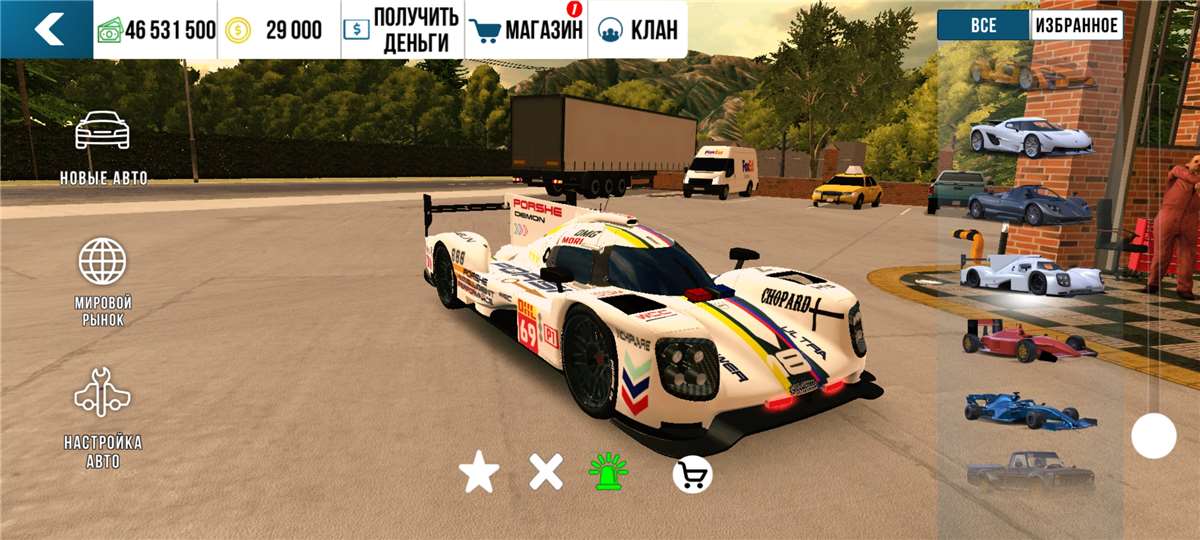Viewport: 1200px width, 540px height.
Task: Select the dark gray roadster thumbnail
Action: tap(1030, 205)
